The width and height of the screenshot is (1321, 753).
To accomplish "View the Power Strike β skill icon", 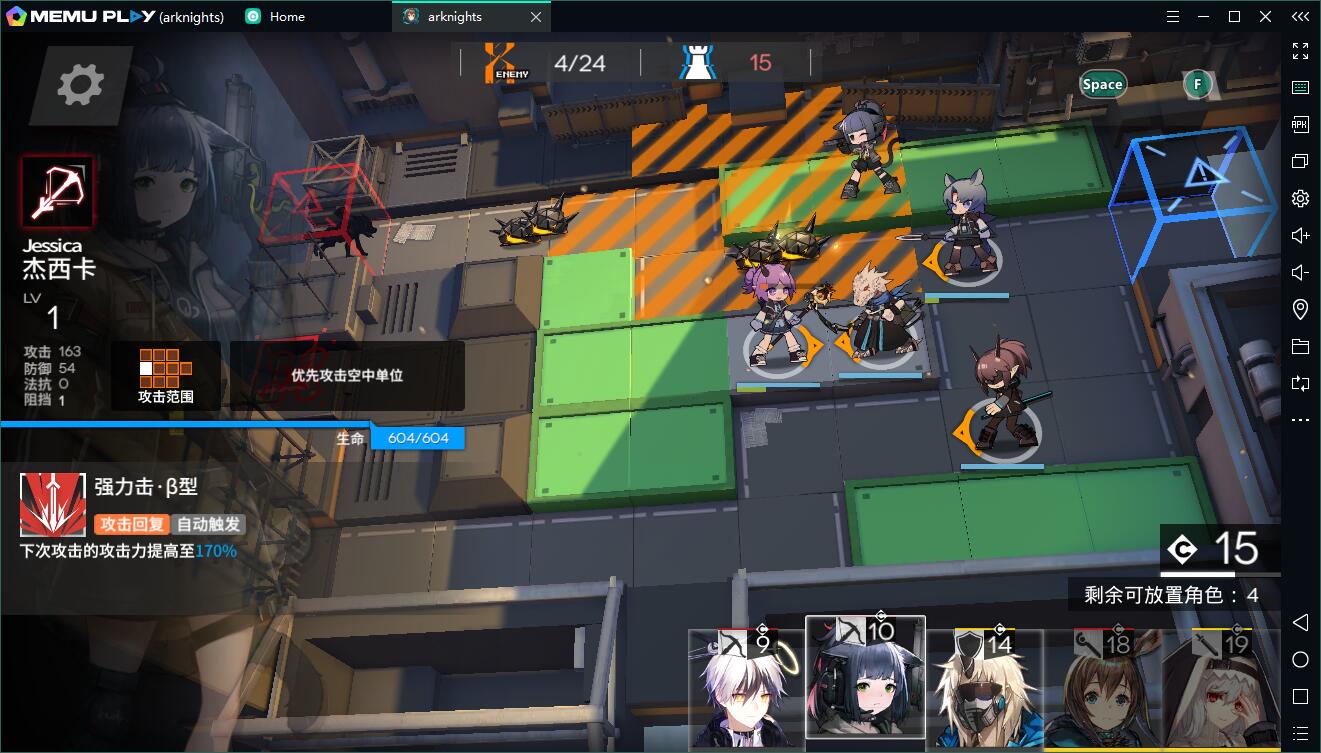I will coord(53,504).
